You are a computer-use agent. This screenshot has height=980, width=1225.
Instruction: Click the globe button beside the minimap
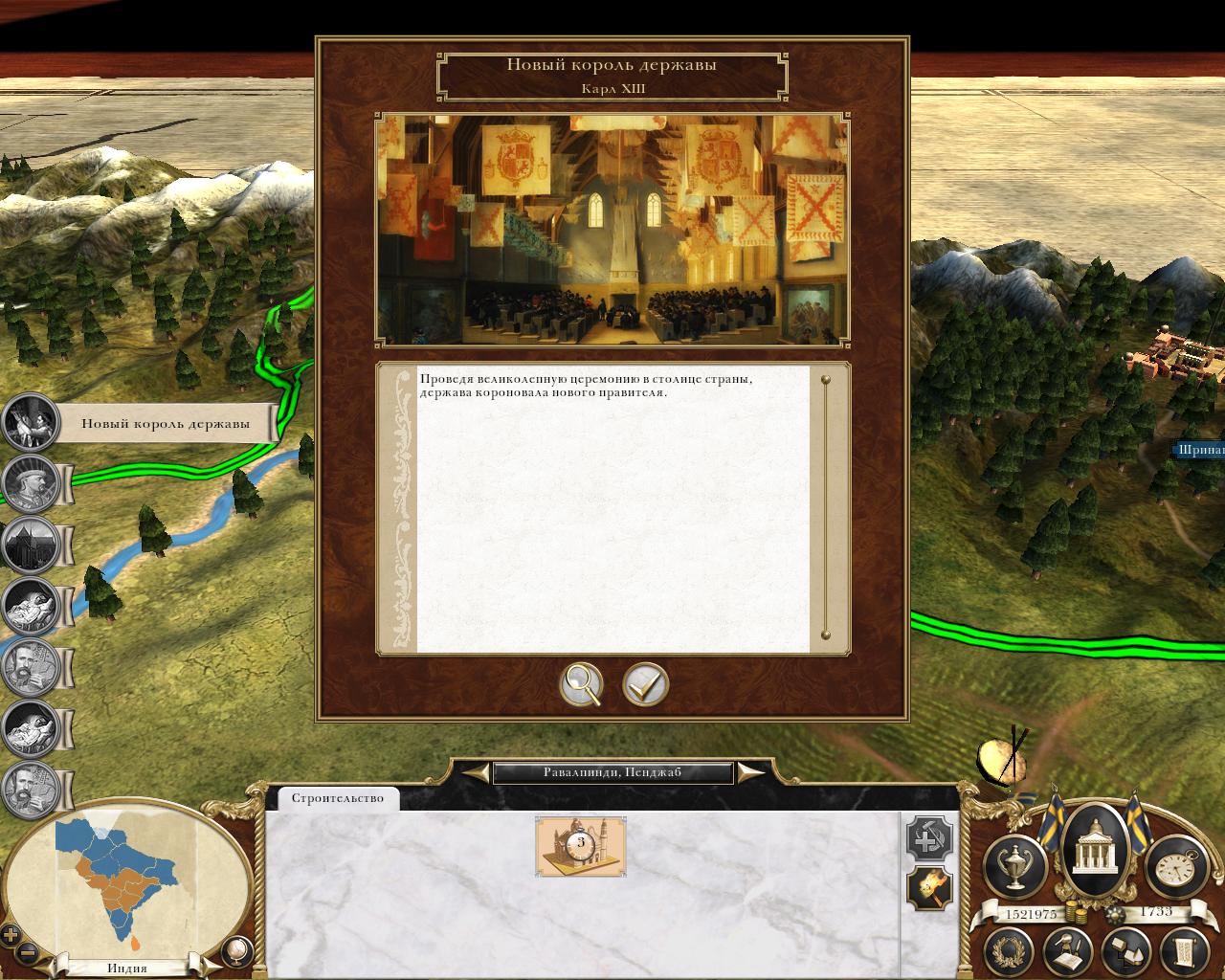click(x=235, y=950)
